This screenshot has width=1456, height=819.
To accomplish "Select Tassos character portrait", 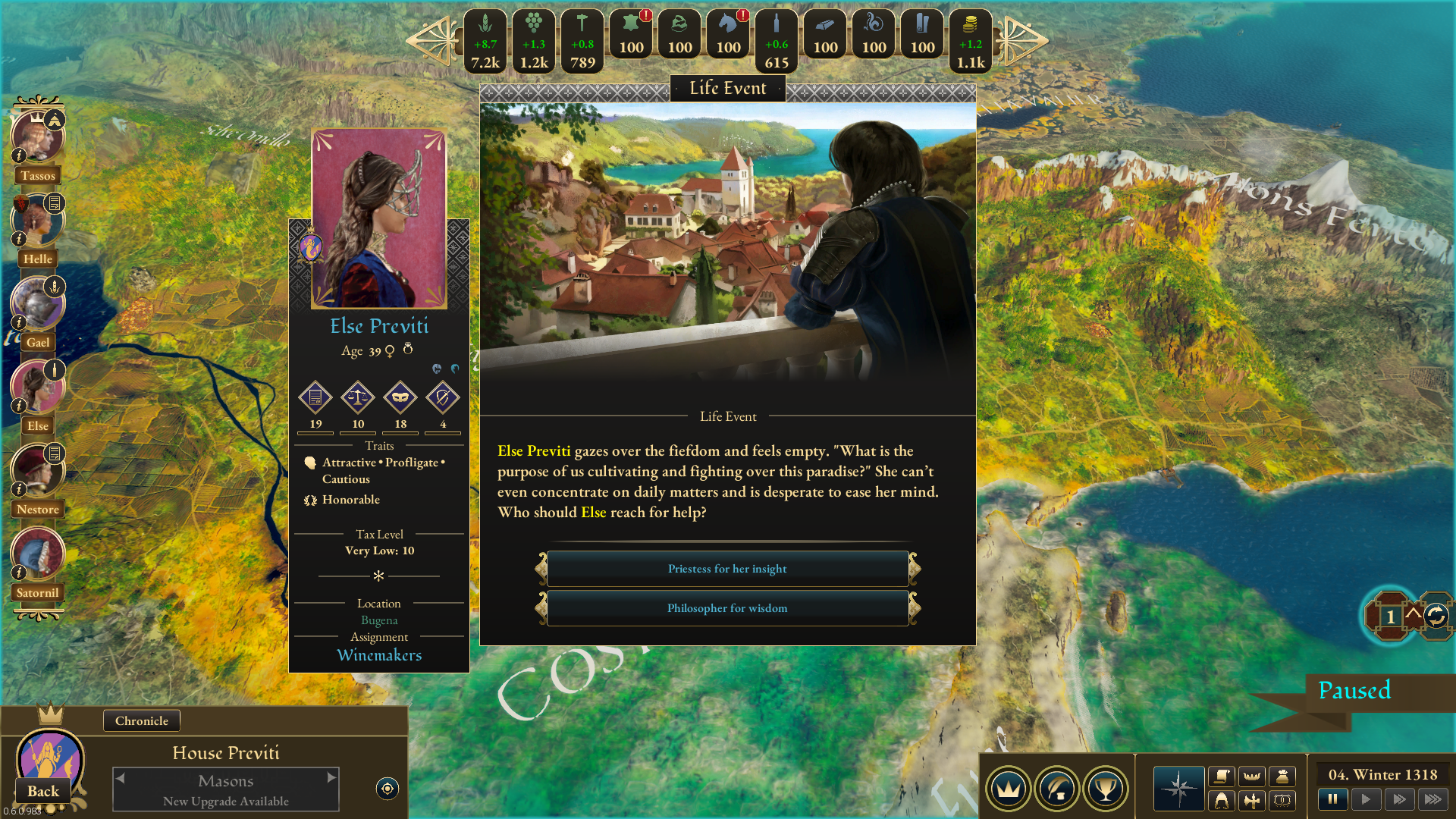I will coord(36,138).
